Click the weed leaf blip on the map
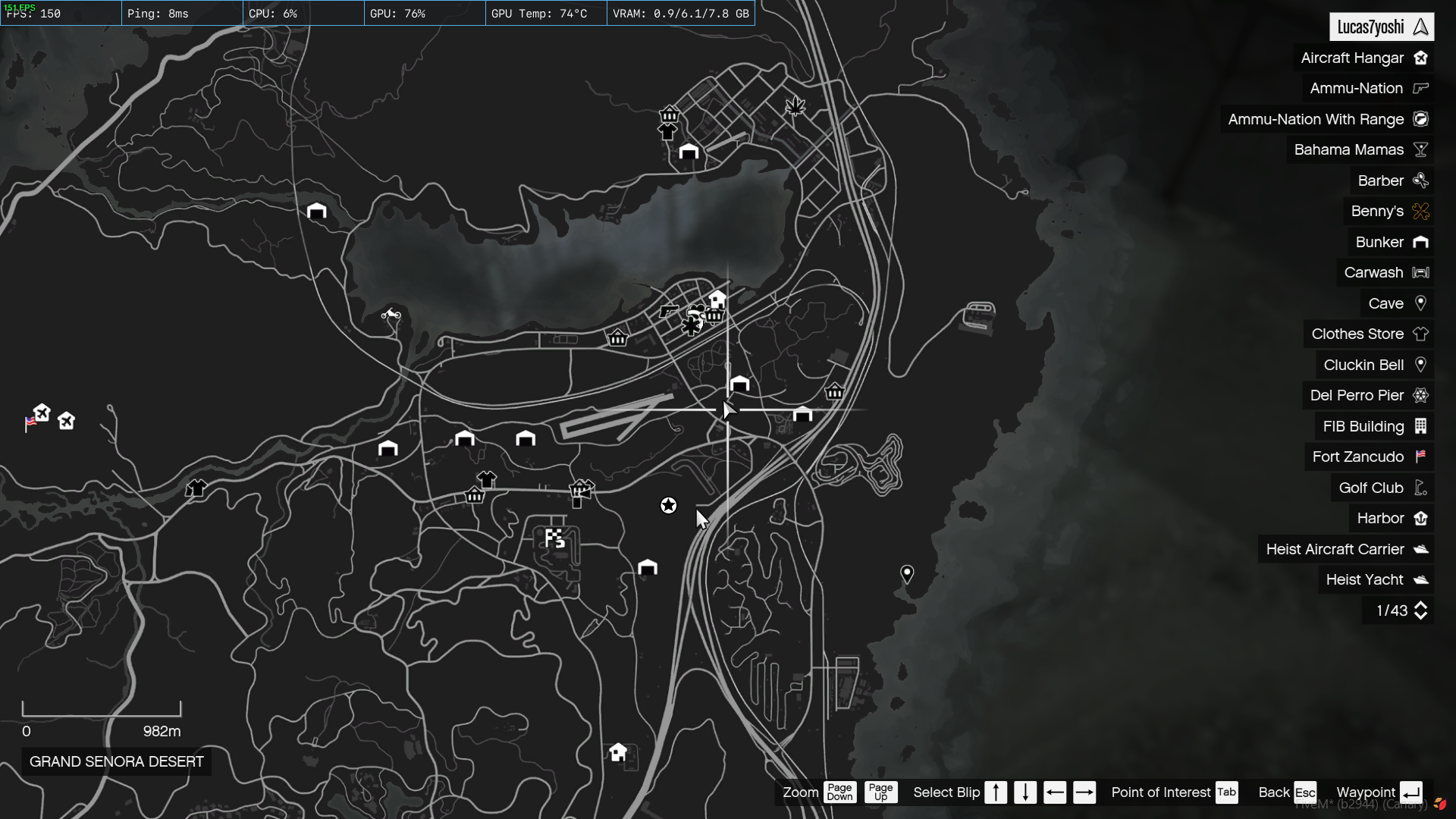The height and width of the screenshot is (819, 1456). [x=795, y=106]
